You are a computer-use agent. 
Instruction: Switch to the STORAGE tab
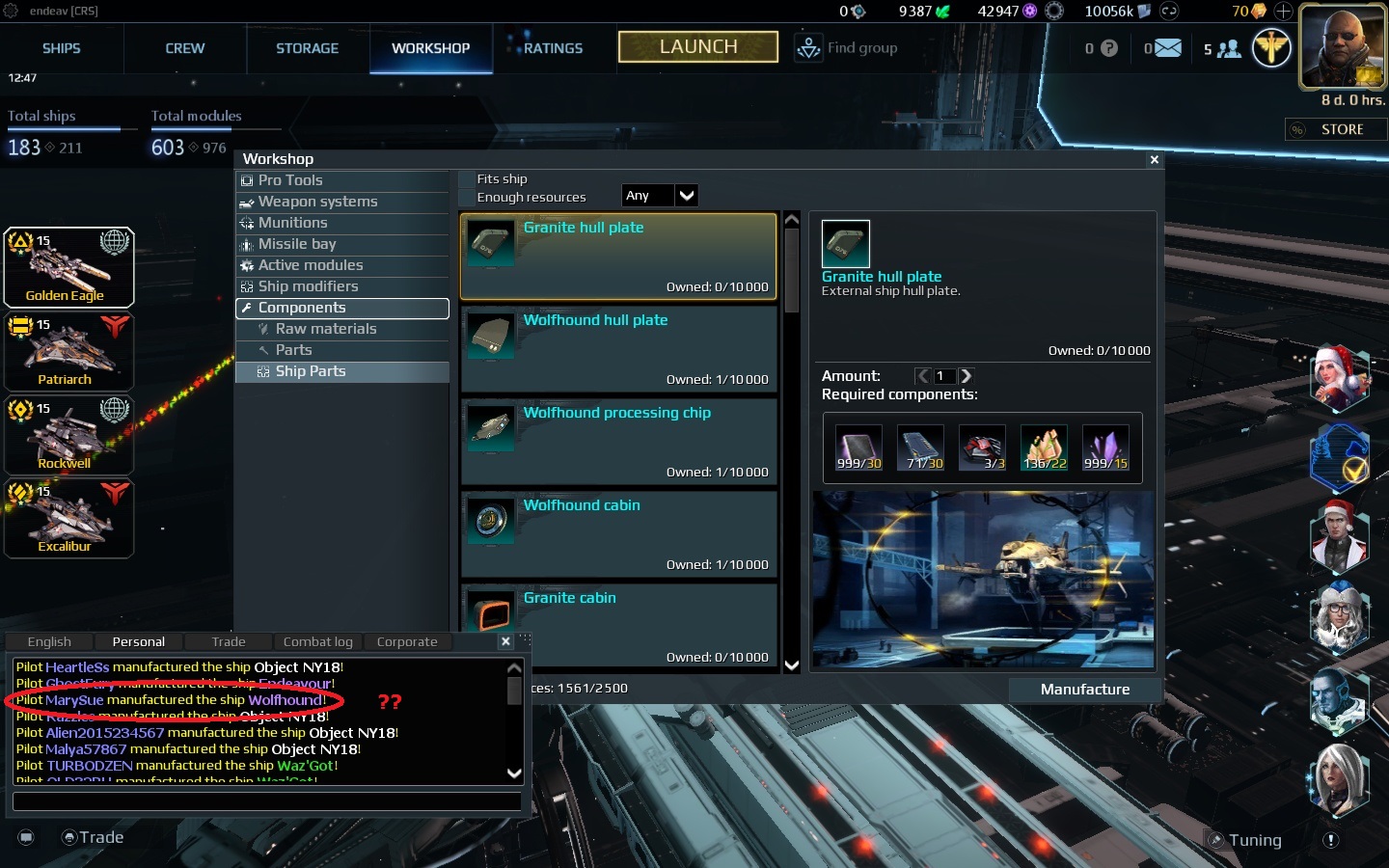[x=307, y=48]
